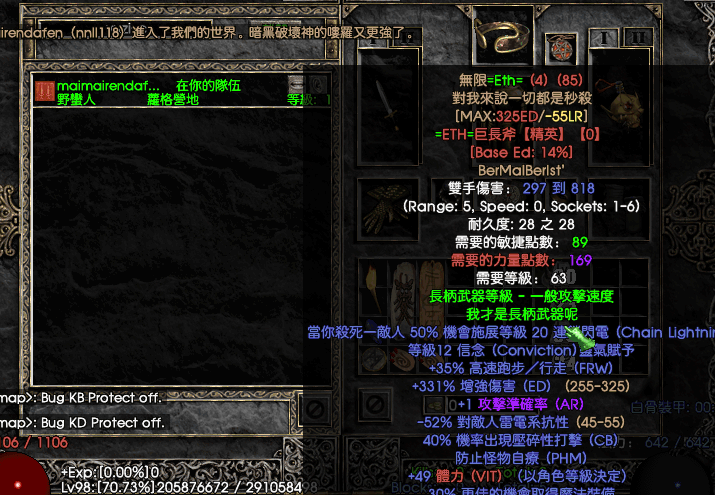The height and width of the screenshot is (495, 715).
Task: Click the red party icon beside maimairendaf
Action: pyautogui.click(x=45, y=92)
